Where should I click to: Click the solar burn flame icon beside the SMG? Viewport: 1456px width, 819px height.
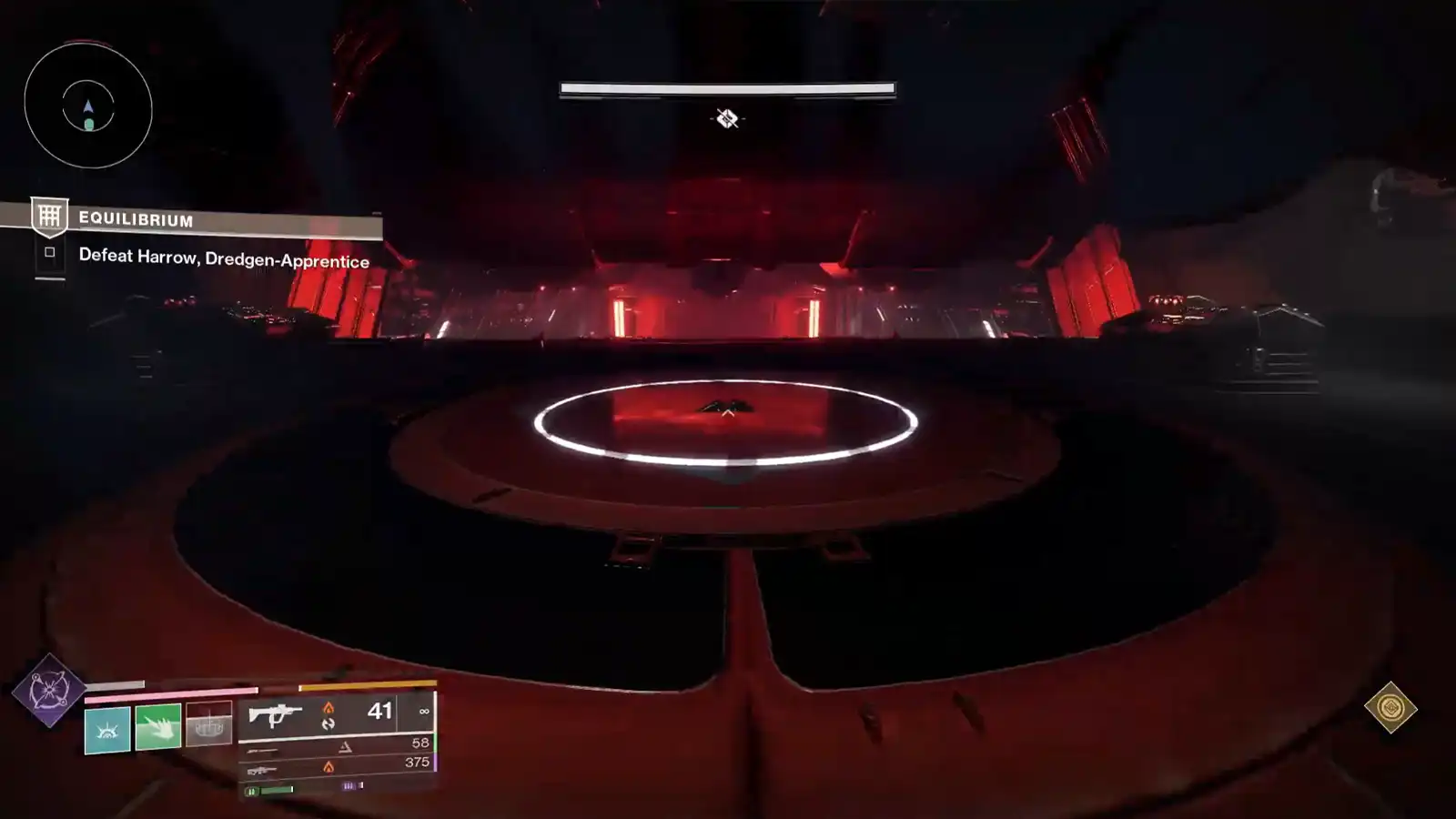(x=329, y=708)
